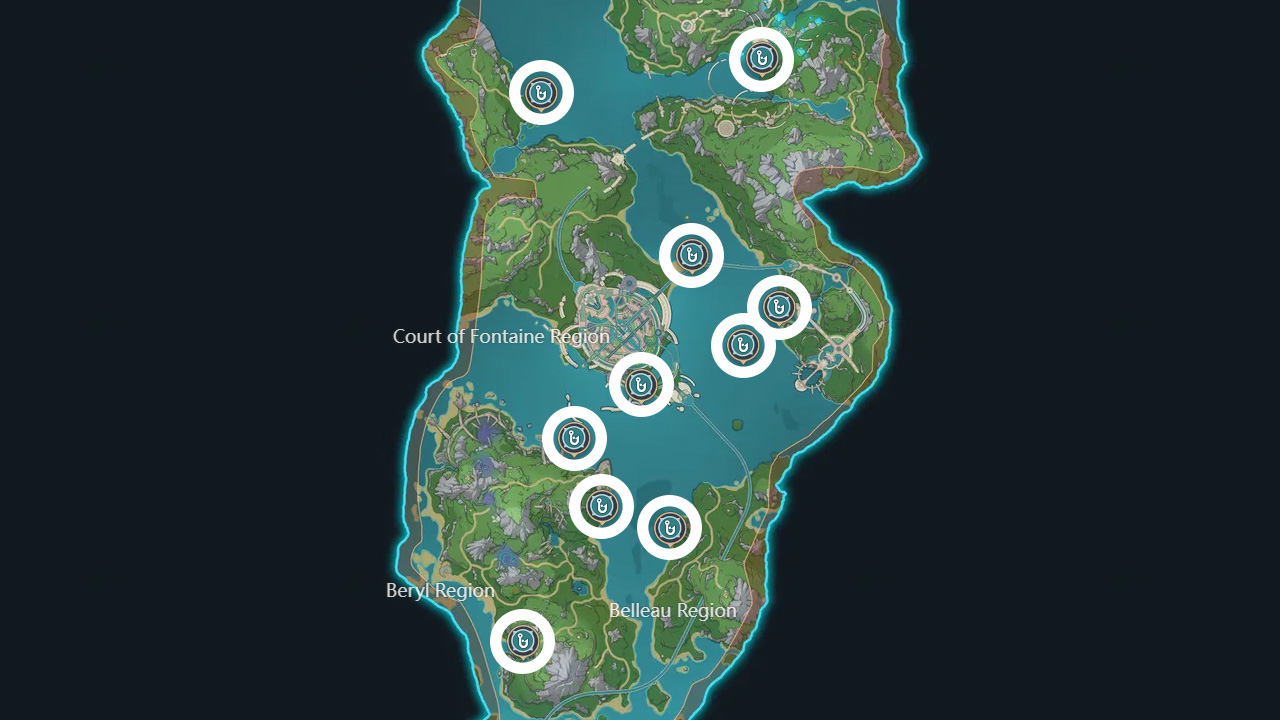Select the fishing marker on the lake's western shore
Screen dimensions: 1280x720
tap(572, 438)
